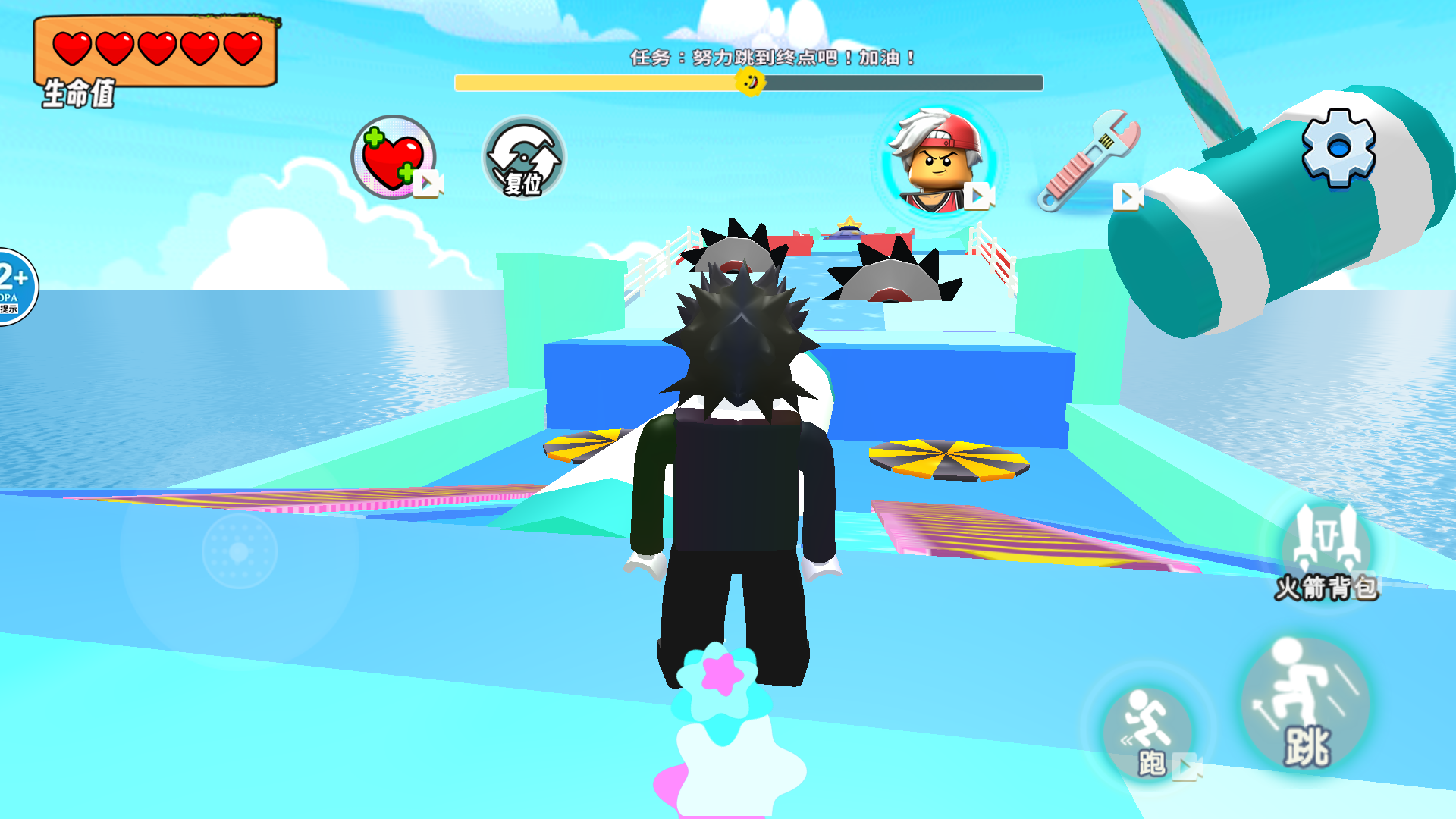Tap the heart refill icon
The image size is (1456, 819).
(x=393, y=157)
